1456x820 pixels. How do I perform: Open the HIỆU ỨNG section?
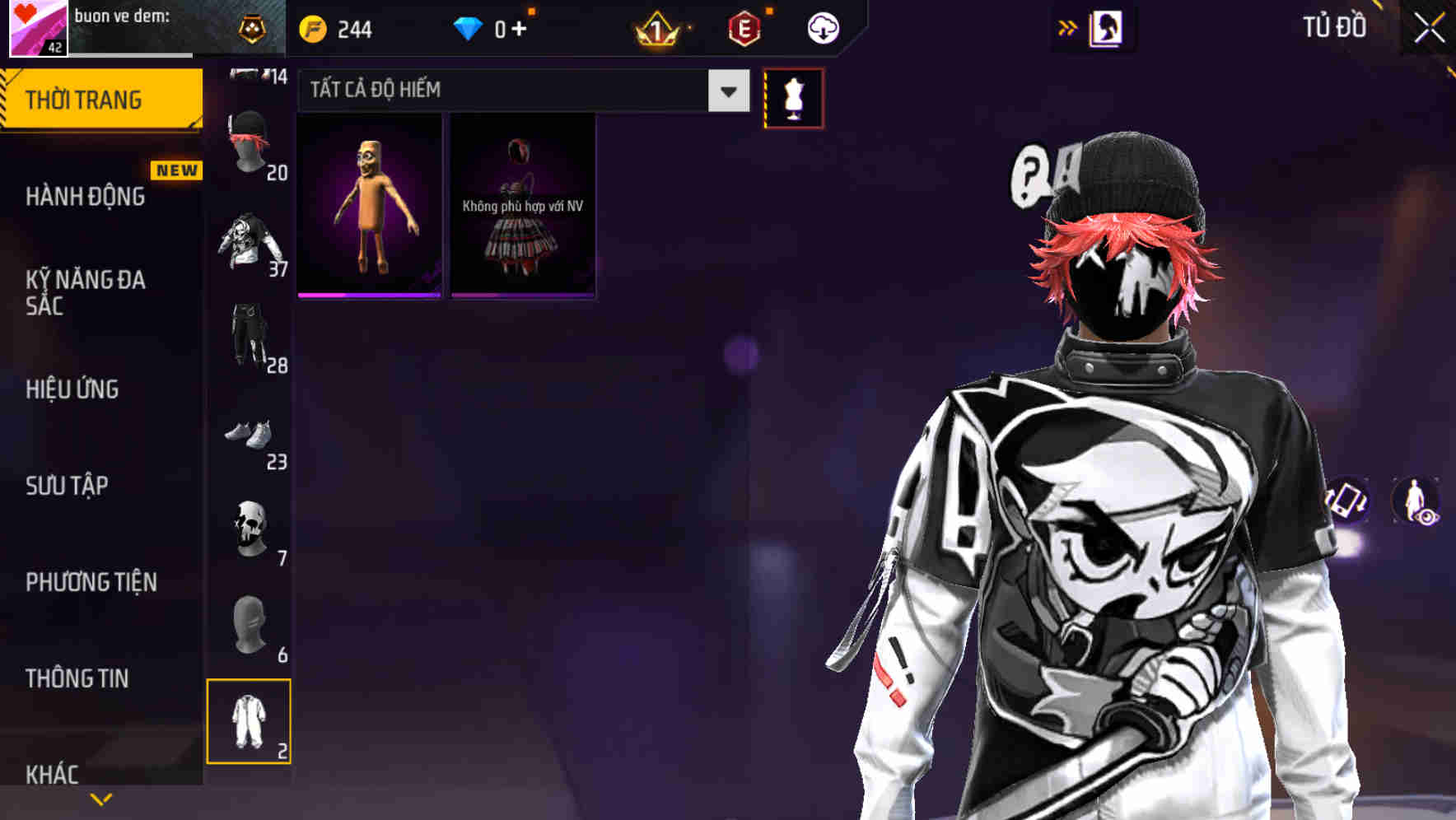[x=72, y=389]
